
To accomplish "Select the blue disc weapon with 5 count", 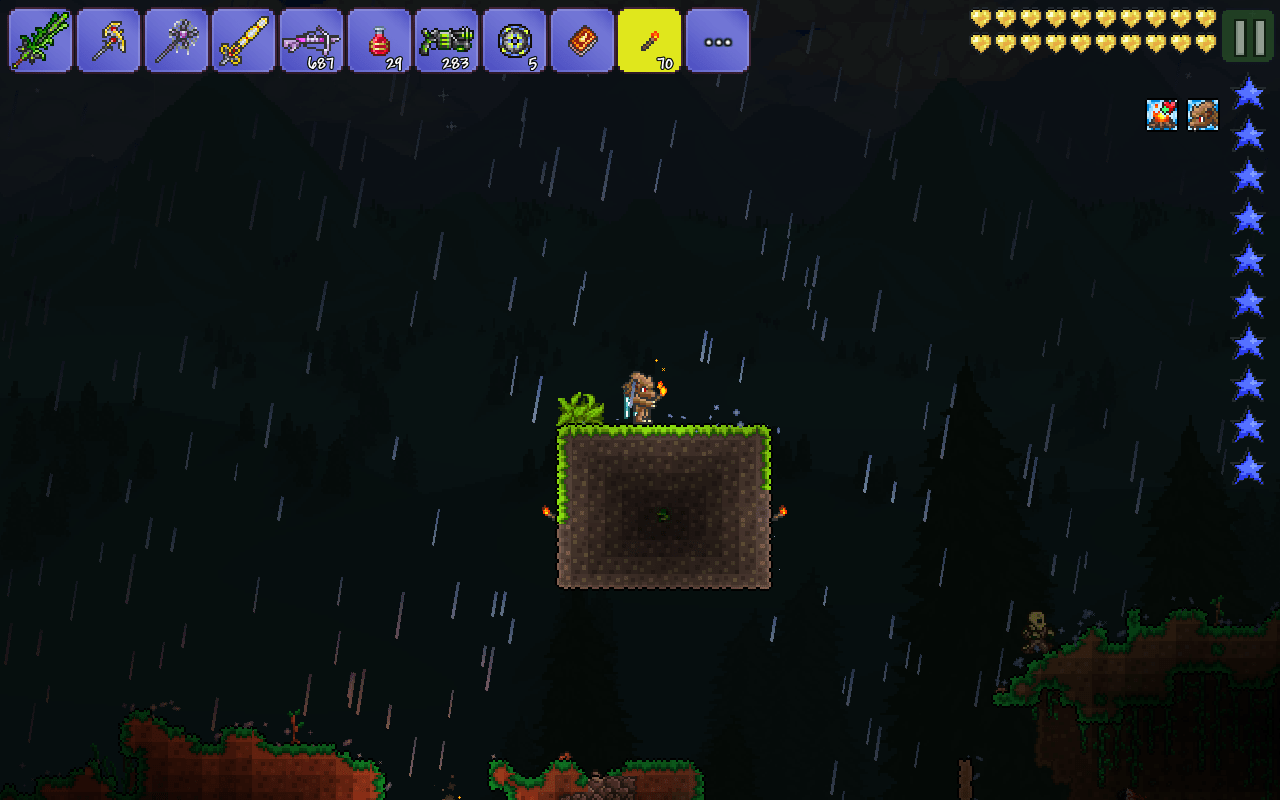I will coord(514,40).
